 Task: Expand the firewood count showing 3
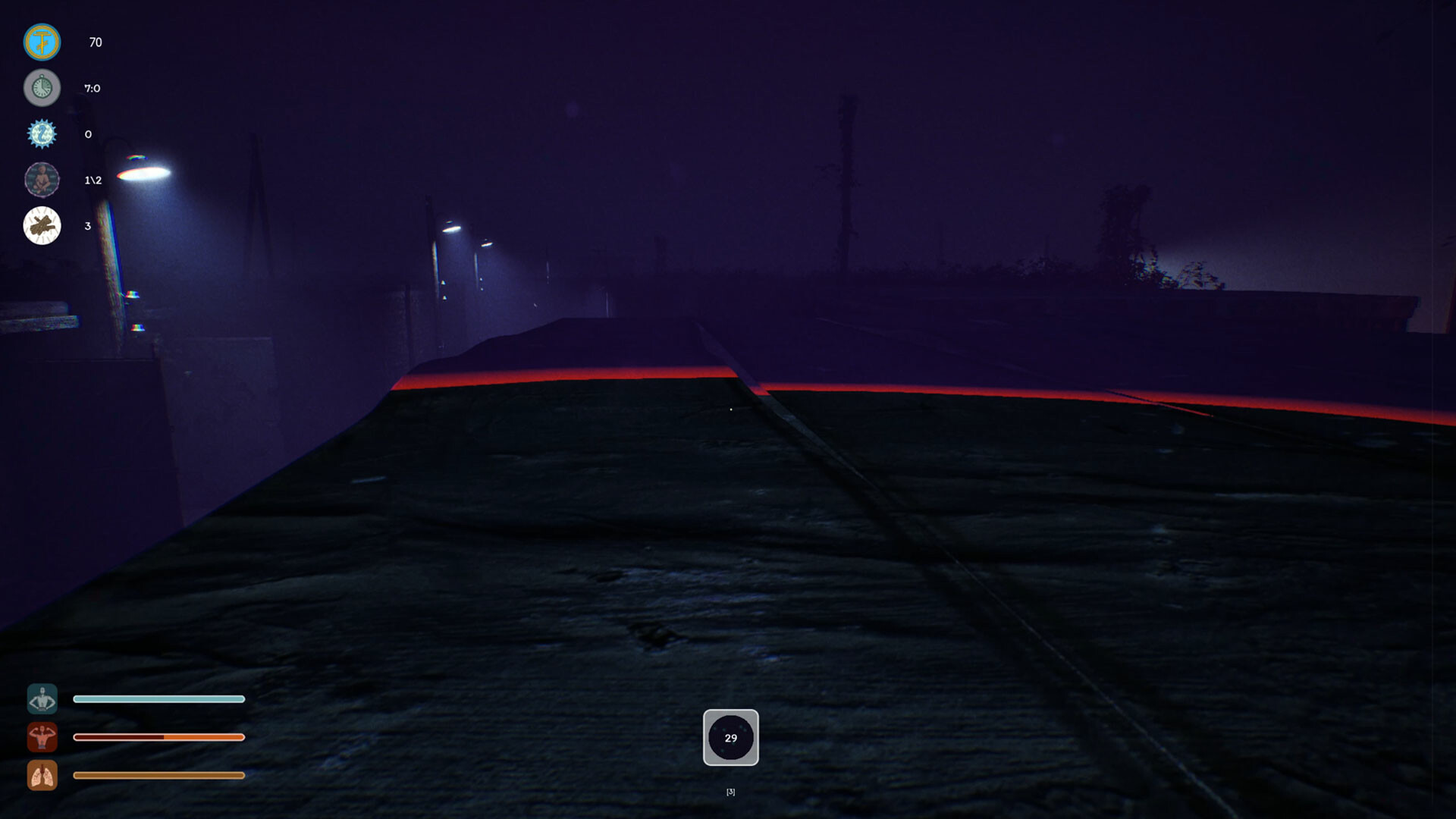click(87, 226)
